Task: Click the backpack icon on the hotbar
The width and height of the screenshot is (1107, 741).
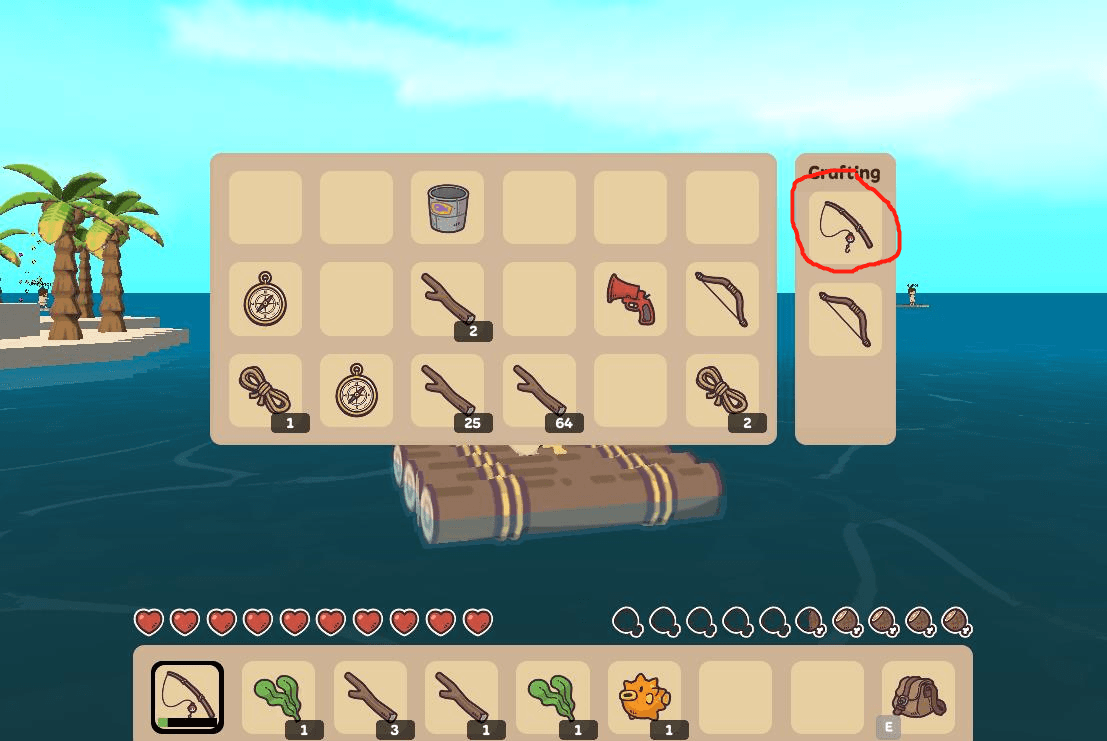Action: click(x=918, y=697)
